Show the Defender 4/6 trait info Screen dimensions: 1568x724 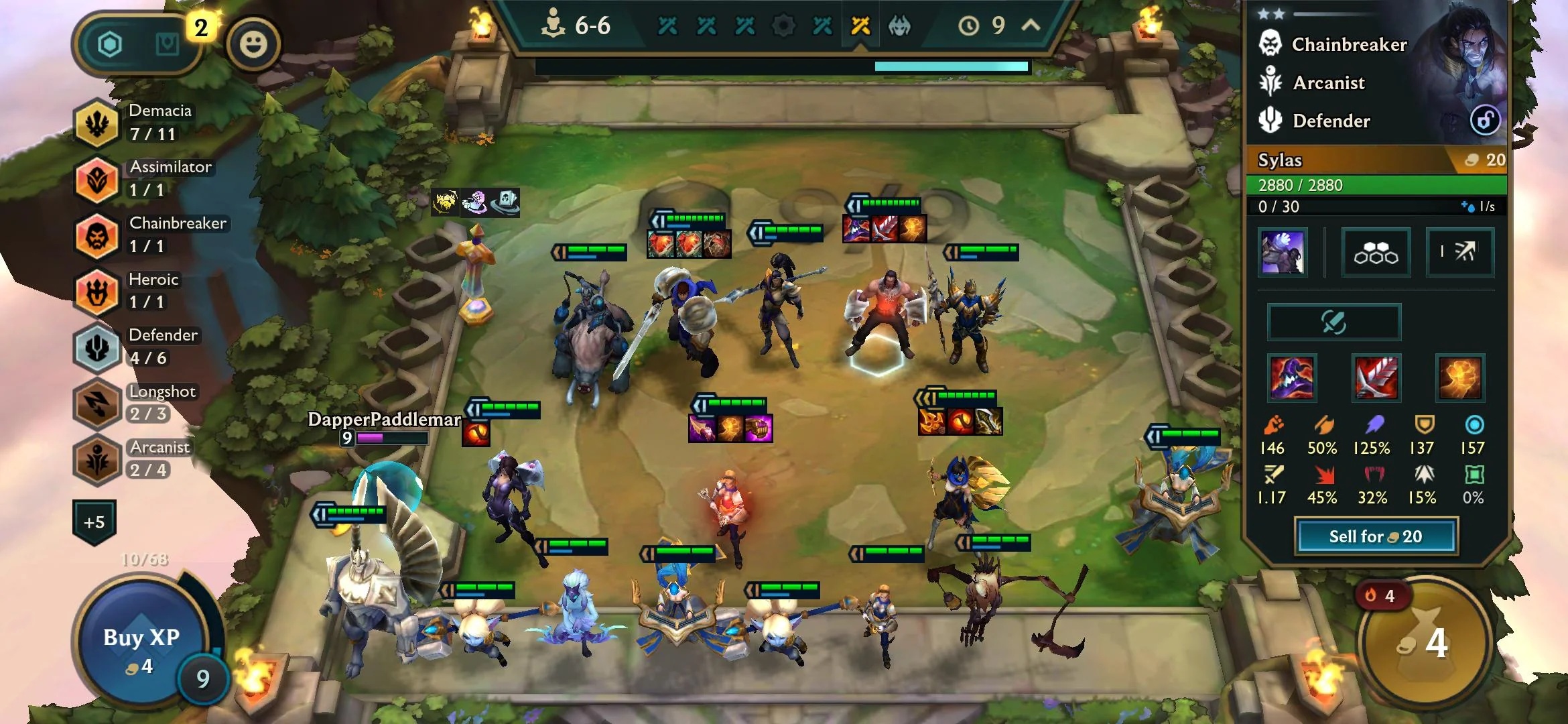point(97,347)
